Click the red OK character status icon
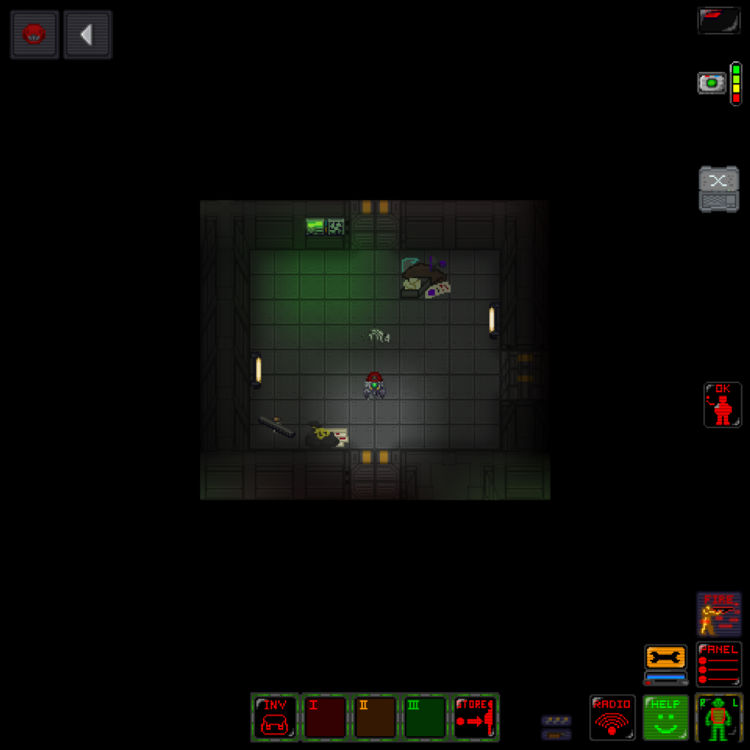This screenshot has width=750, height=750. click(x=722, y=404)
